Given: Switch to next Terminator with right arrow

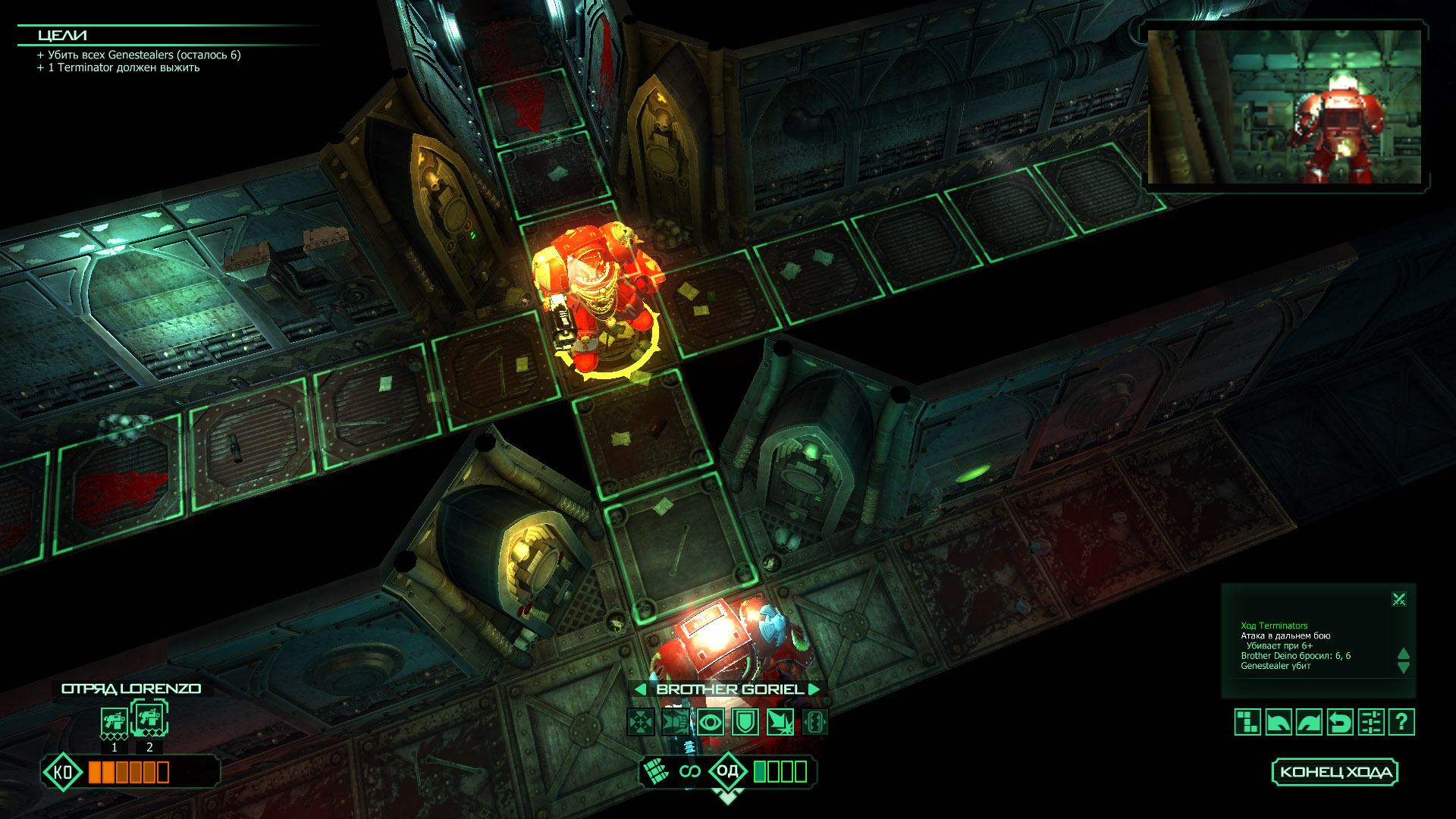Looking at the screenshot, I should coord(814,689).
